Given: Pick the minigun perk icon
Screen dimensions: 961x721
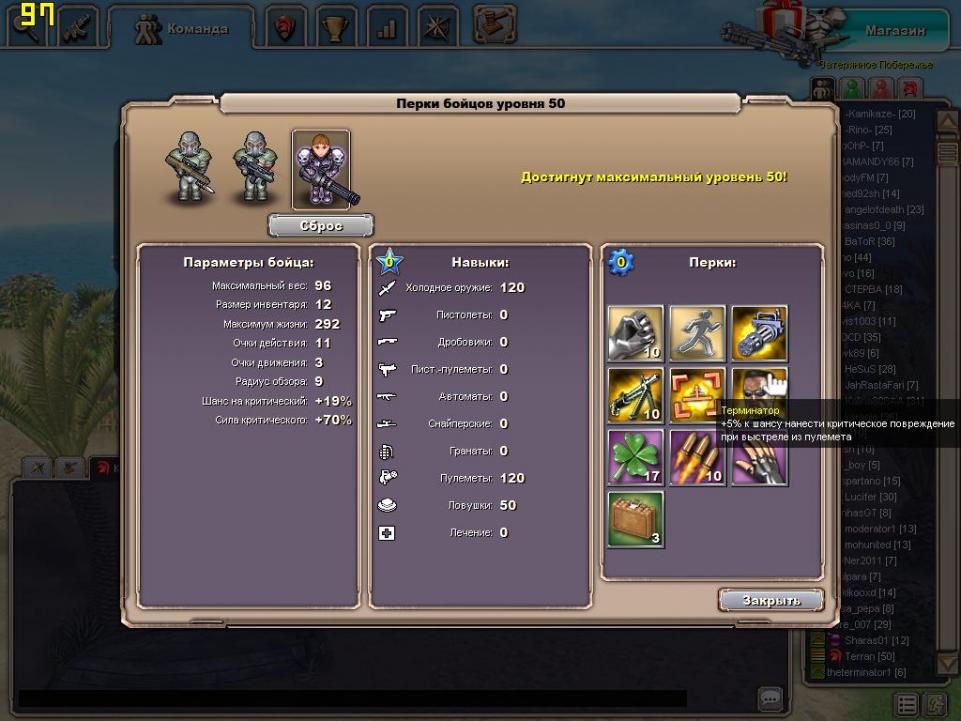Looking at the screenshot, I should click(760, 333).
